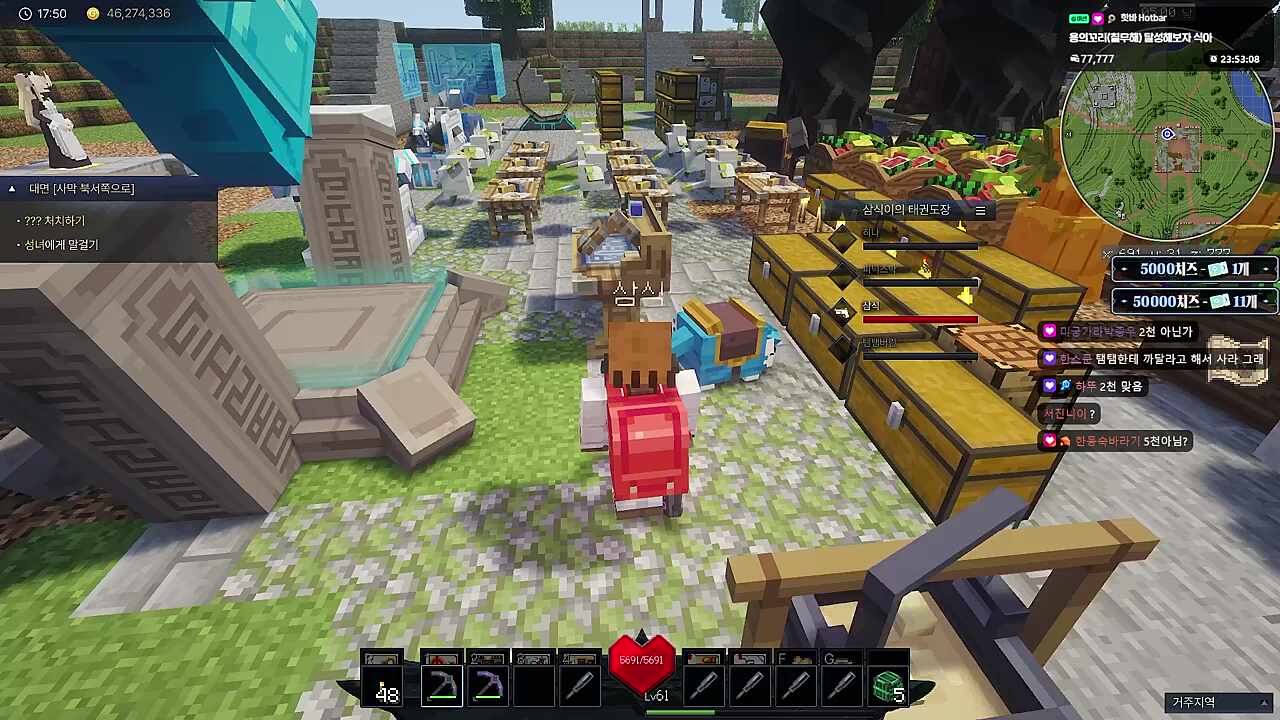Select the ??? 처치하기 quest objective
This screenshot has height=720, width=1280.
(x=55, y=220)
